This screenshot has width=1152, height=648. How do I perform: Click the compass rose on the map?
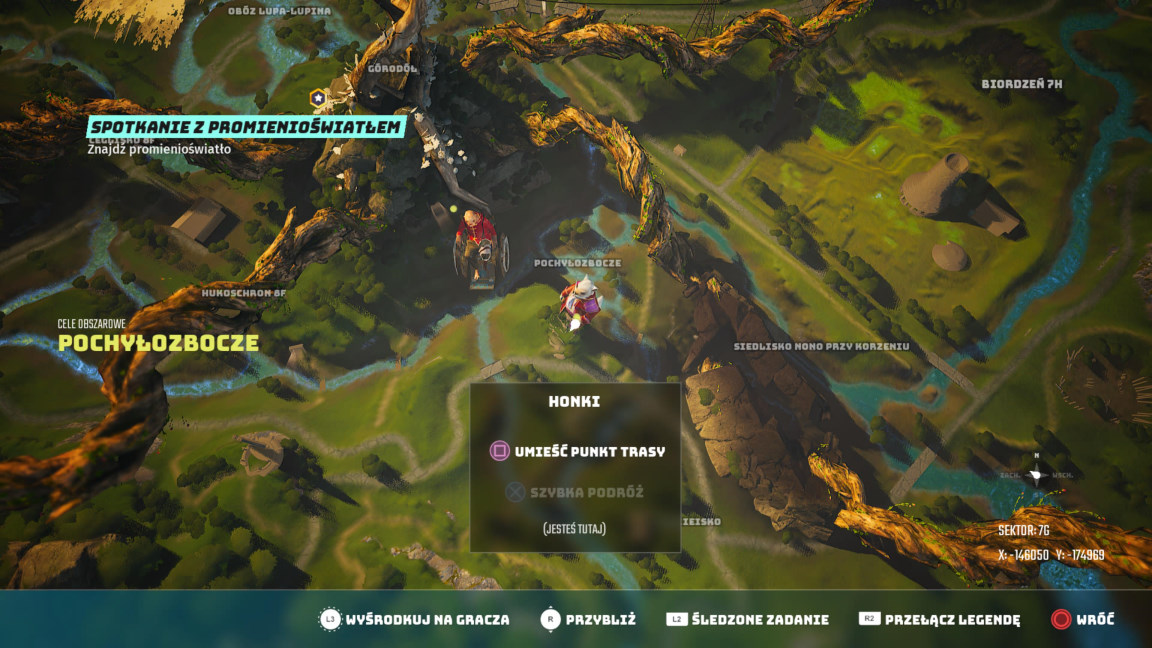(x=1037, y=474)
